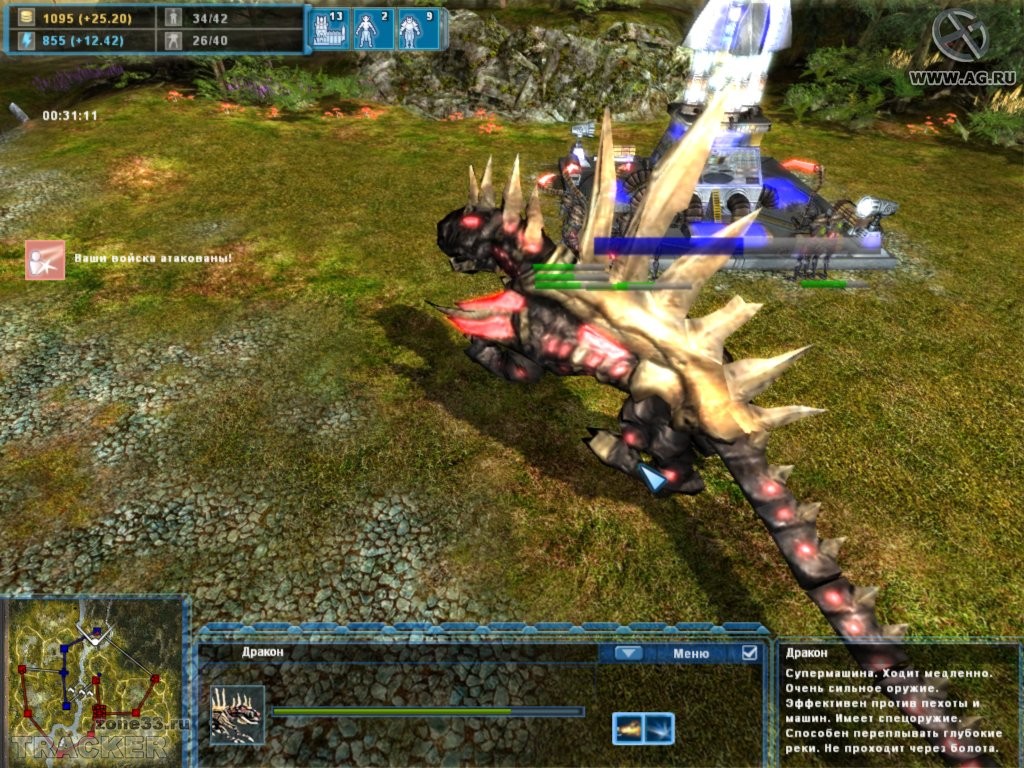Select the infantry group icon showing 2
The height and width of the screenshot is (768, 1024).
[372, 30]
